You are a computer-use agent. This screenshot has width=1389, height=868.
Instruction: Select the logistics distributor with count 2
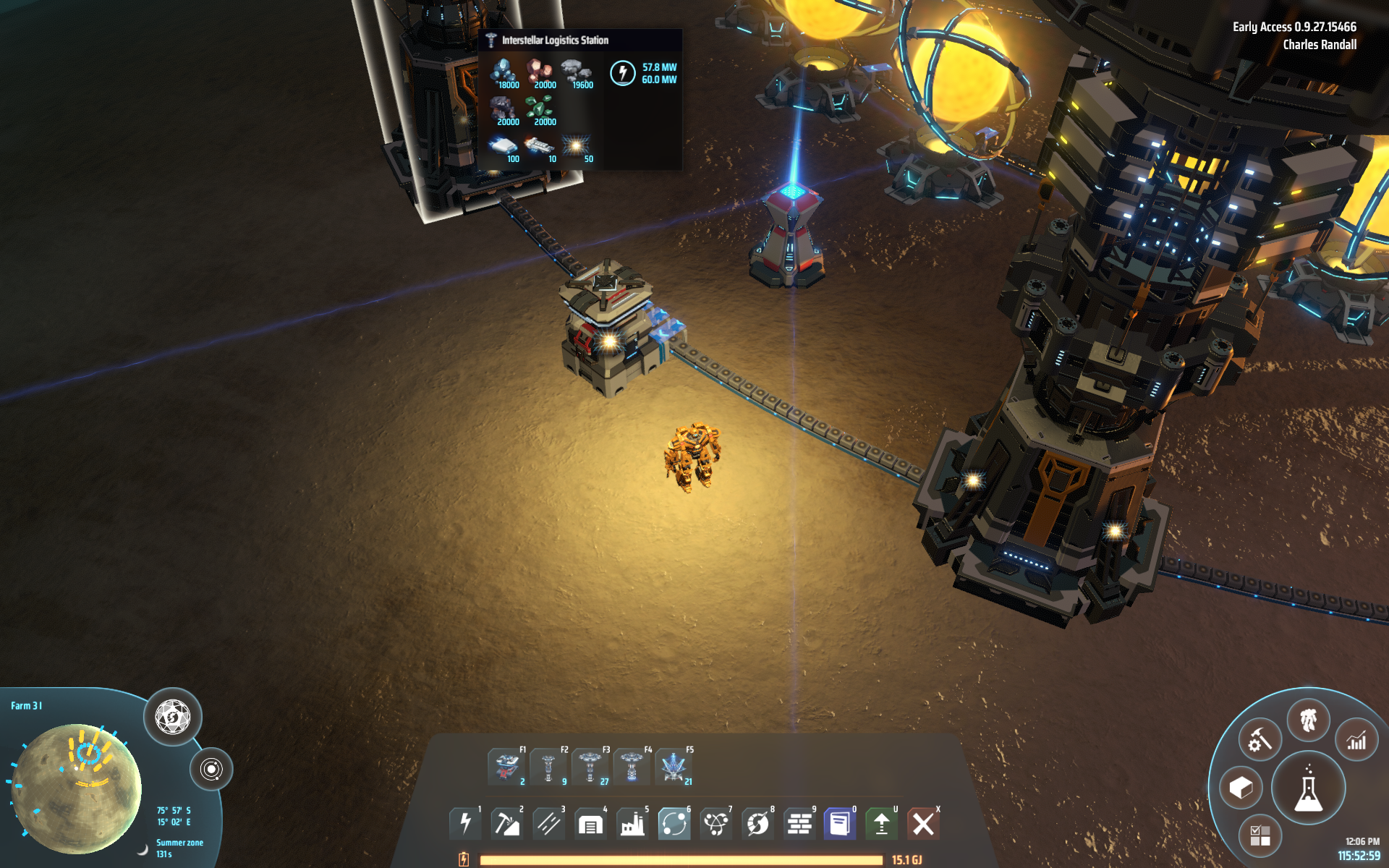[x=506, y=767]
